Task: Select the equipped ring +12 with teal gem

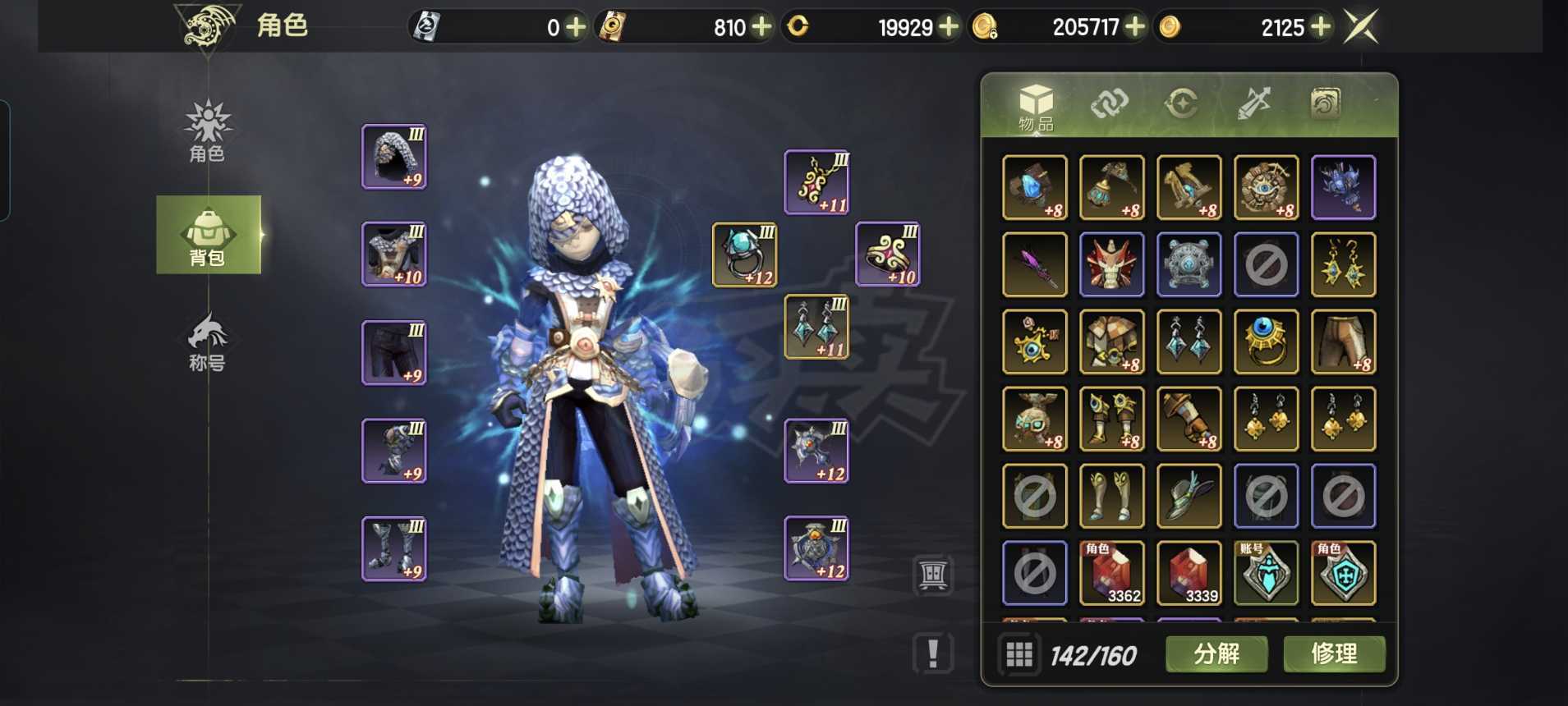Action: click(x=744, y=254)
